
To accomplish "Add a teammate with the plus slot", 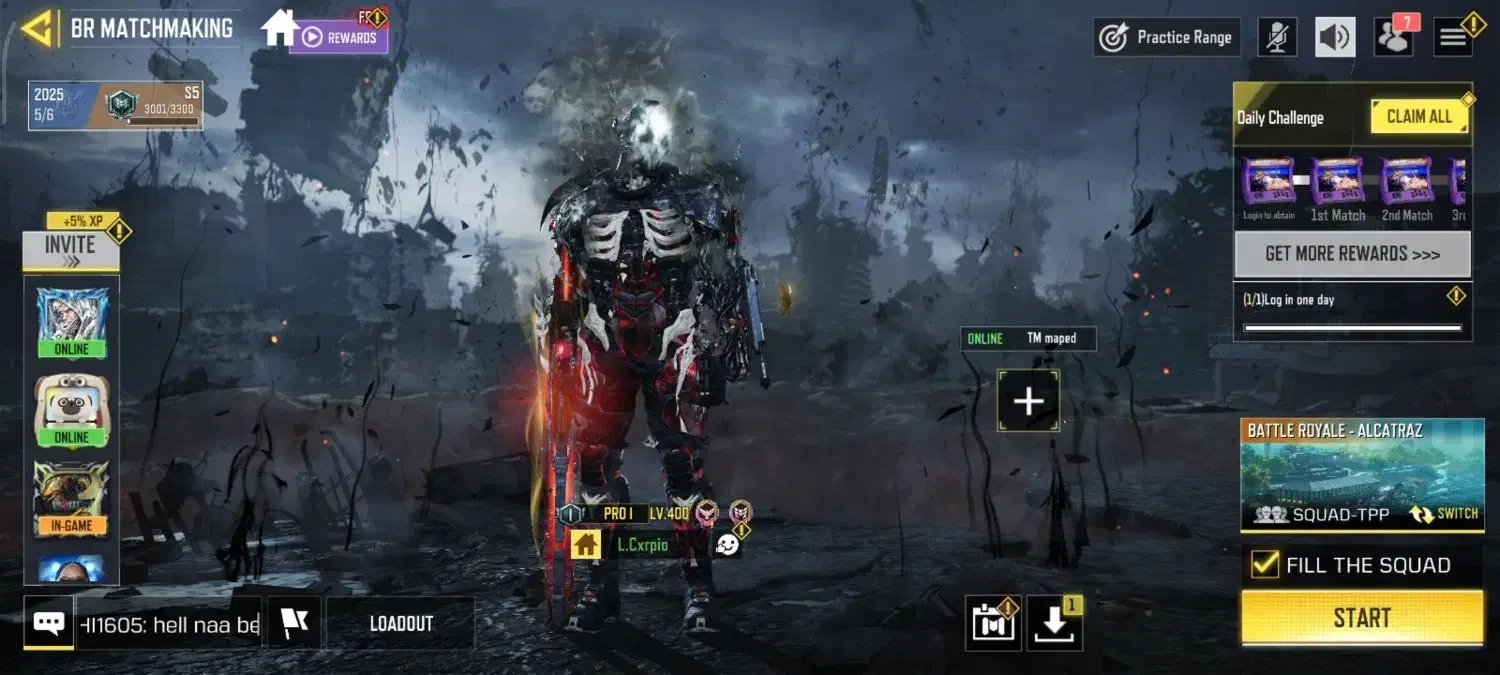I will [x=1028, y=401].
